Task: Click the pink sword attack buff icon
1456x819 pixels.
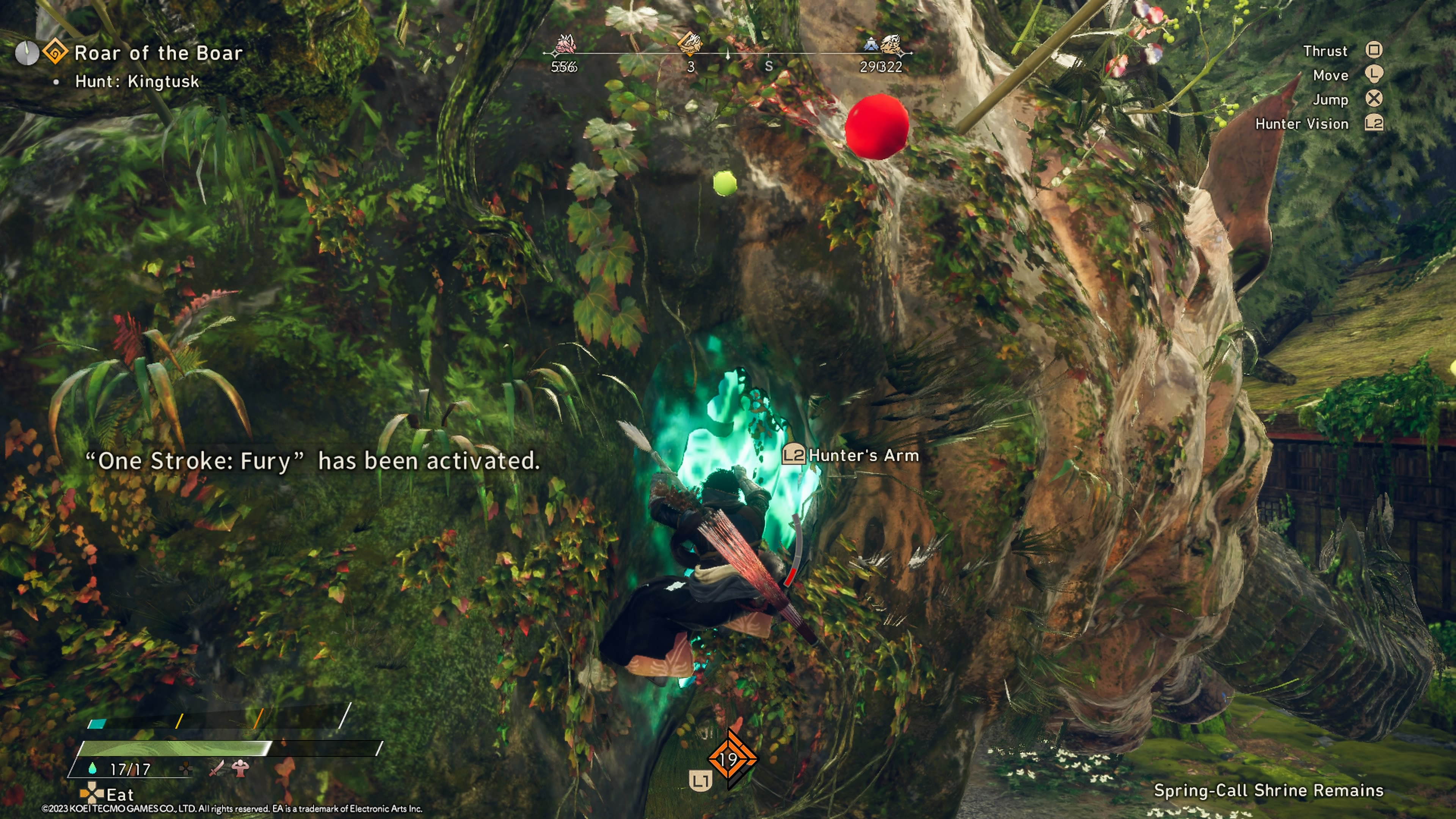Action: 217,768
